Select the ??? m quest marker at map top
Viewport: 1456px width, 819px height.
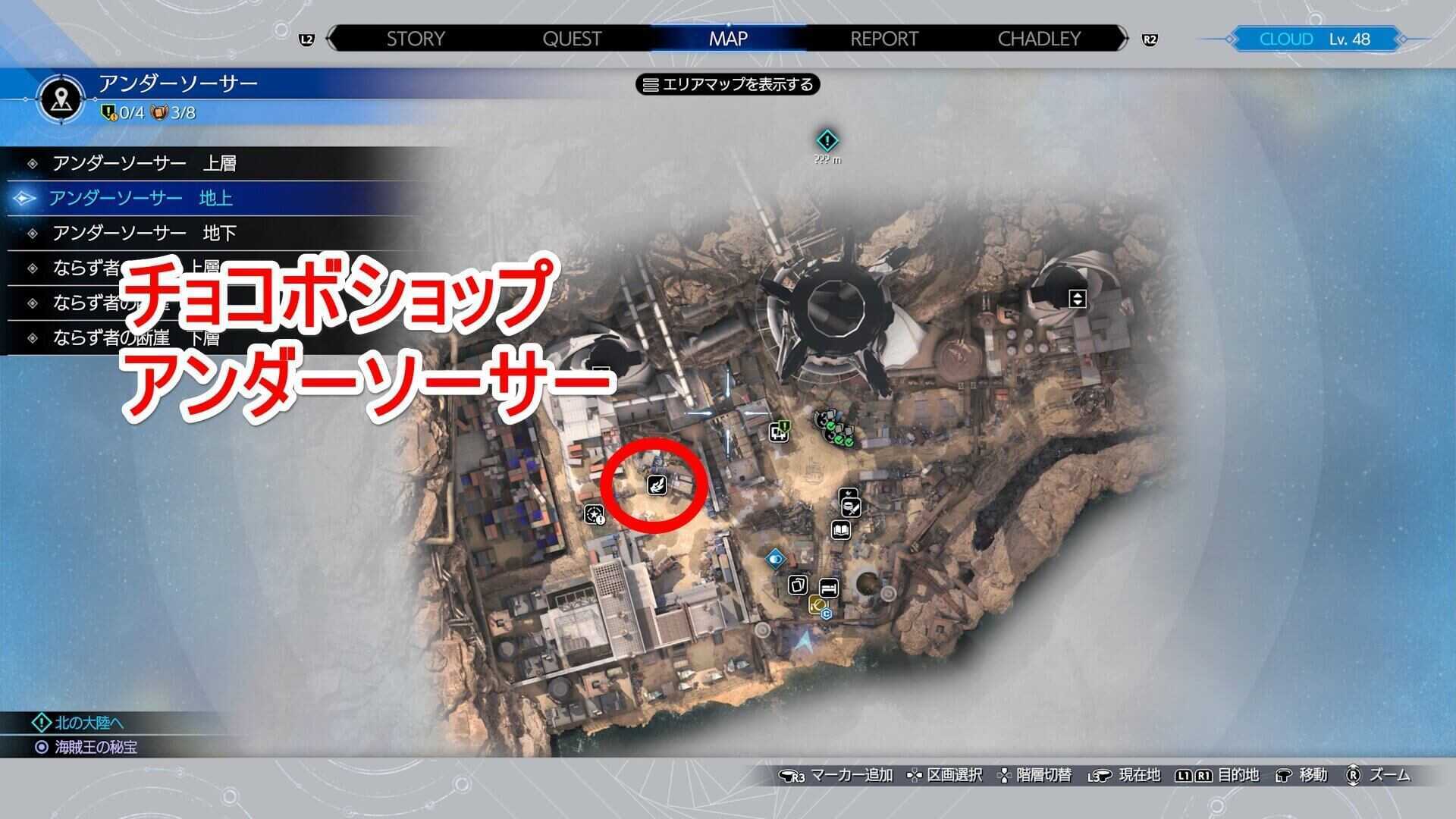point(827,141)
